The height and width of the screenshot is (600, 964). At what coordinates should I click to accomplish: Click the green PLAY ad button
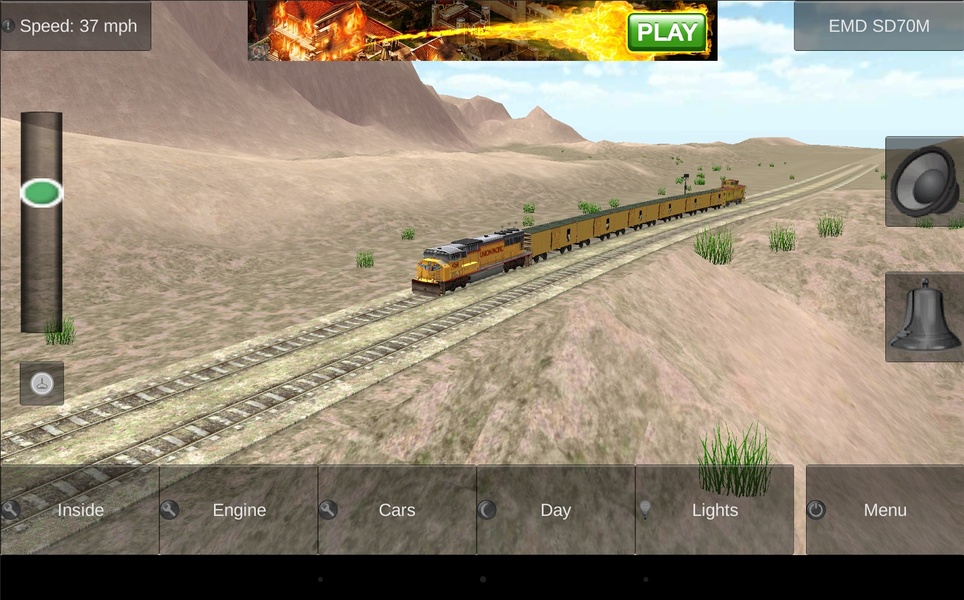tap(667, 32)
